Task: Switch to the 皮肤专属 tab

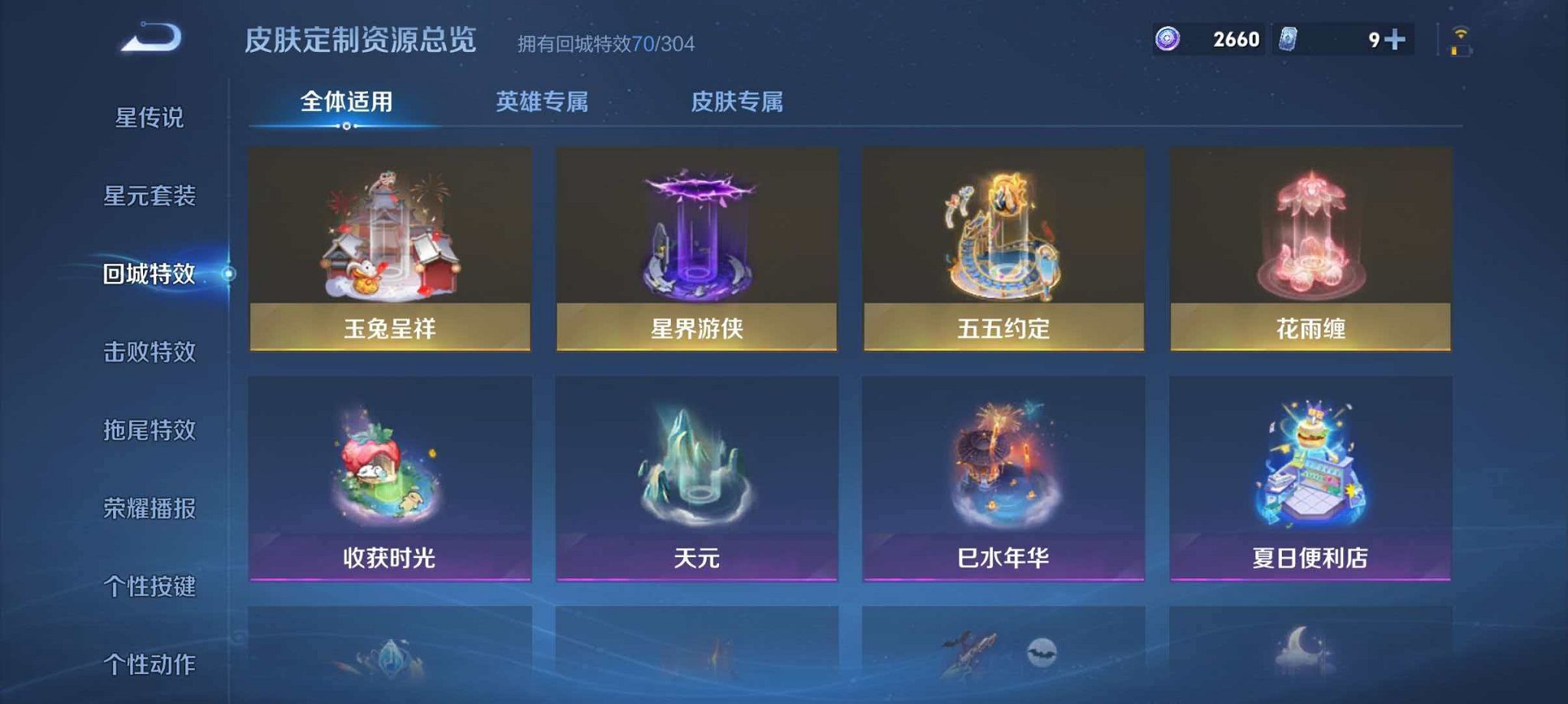Action: click(737, 100)
